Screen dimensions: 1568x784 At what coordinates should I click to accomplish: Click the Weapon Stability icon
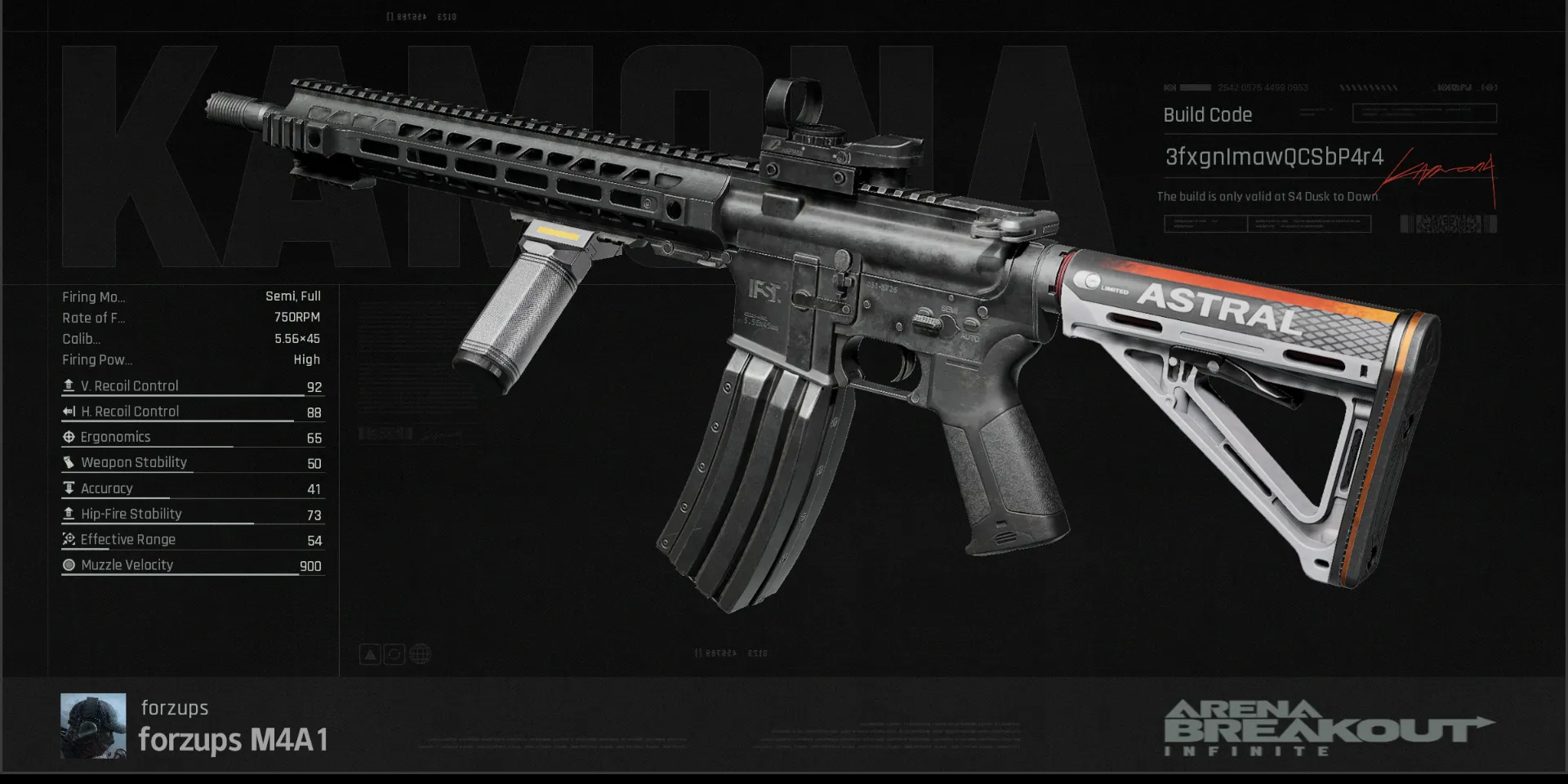[69, 462]
